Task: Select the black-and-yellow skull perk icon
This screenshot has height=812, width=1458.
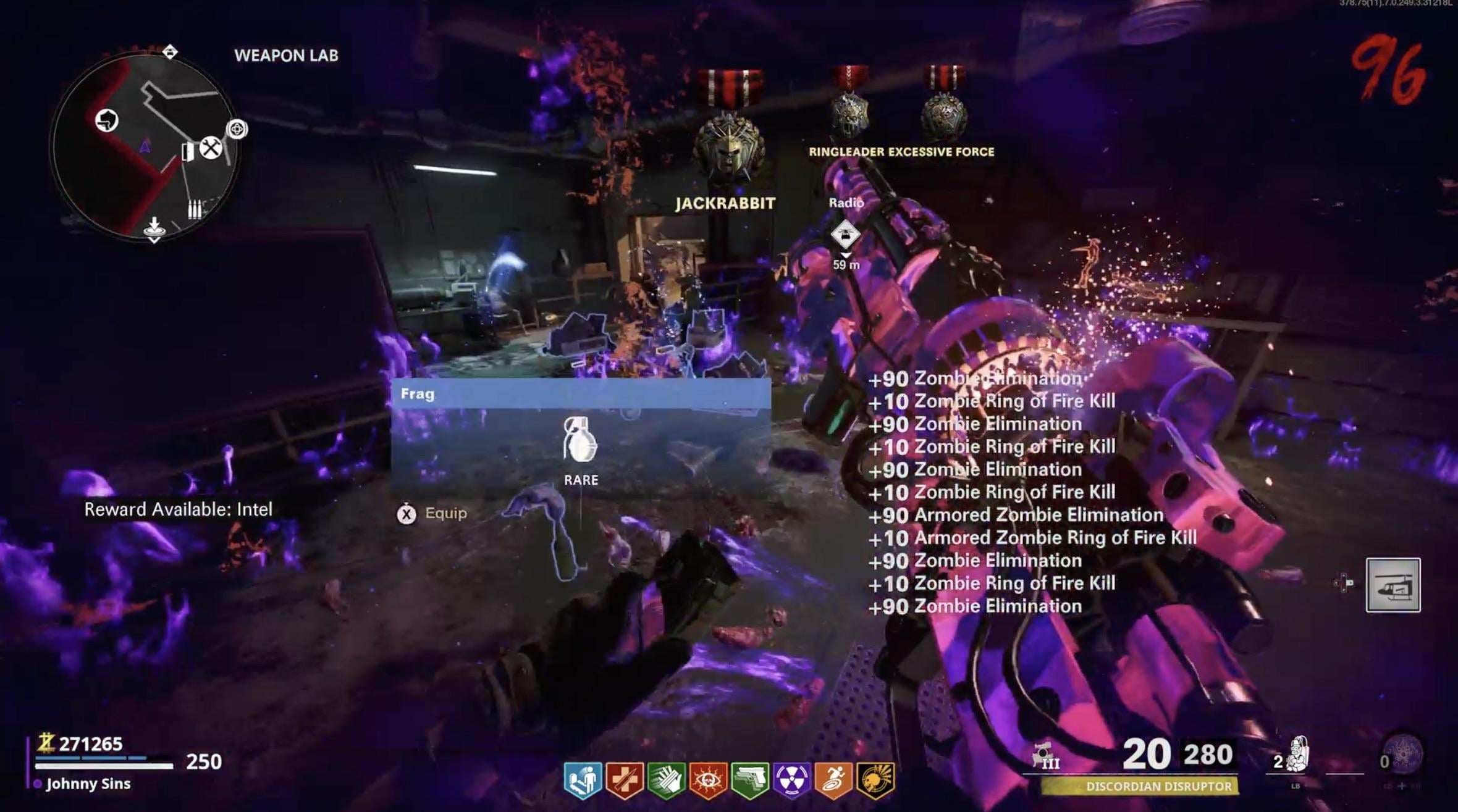Action: click(x=875, y=779)
